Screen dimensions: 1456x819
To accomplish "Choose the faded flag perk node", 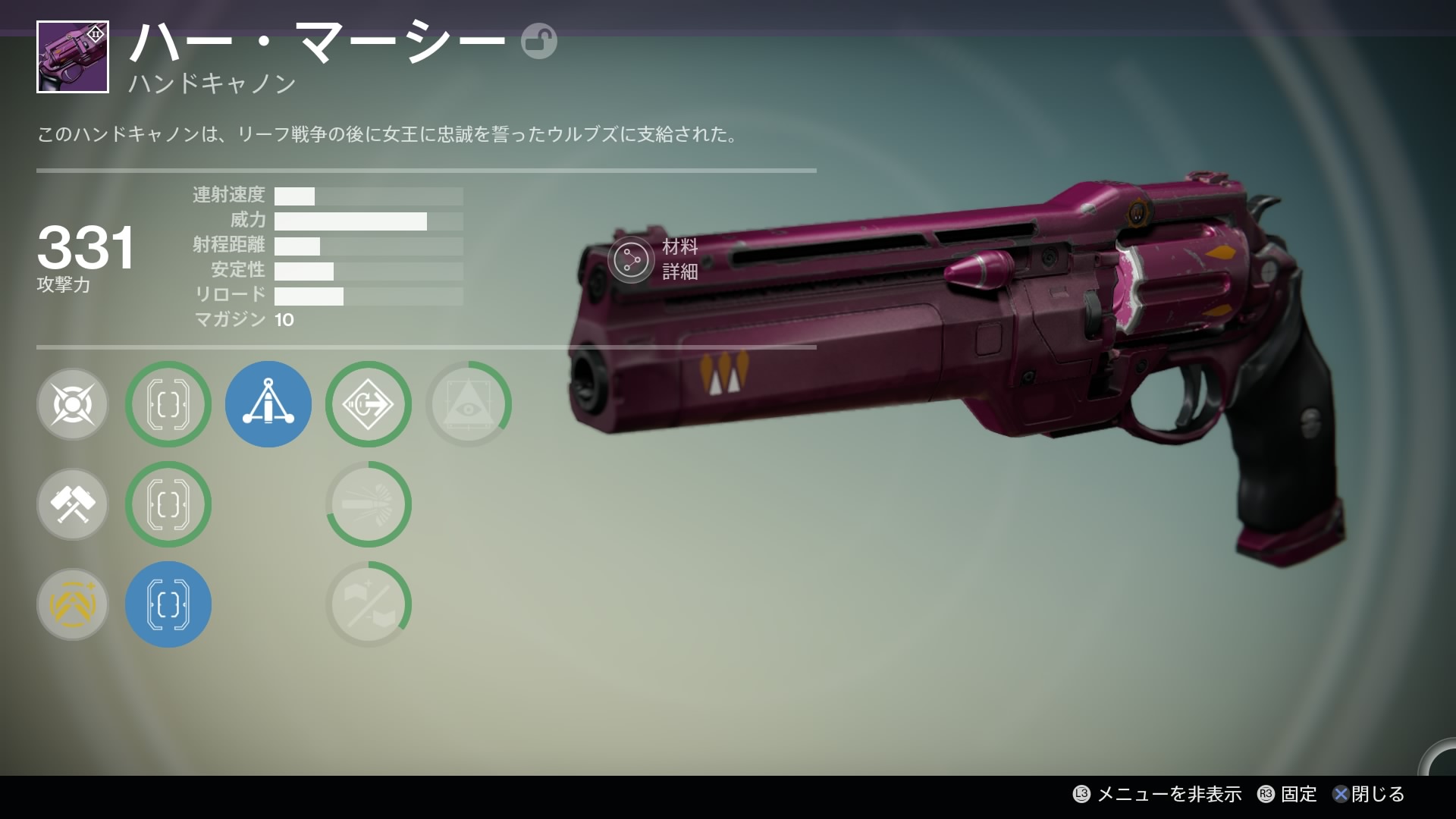I will tap(369, 604).
